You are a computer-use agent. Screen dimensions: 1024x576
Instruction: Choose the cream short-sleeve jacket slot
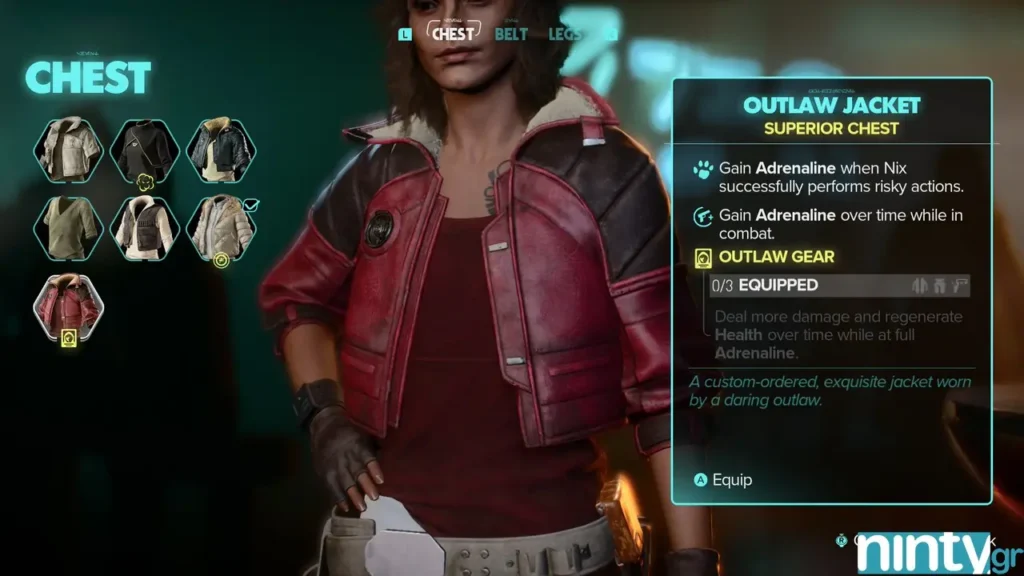coord(68,149)
